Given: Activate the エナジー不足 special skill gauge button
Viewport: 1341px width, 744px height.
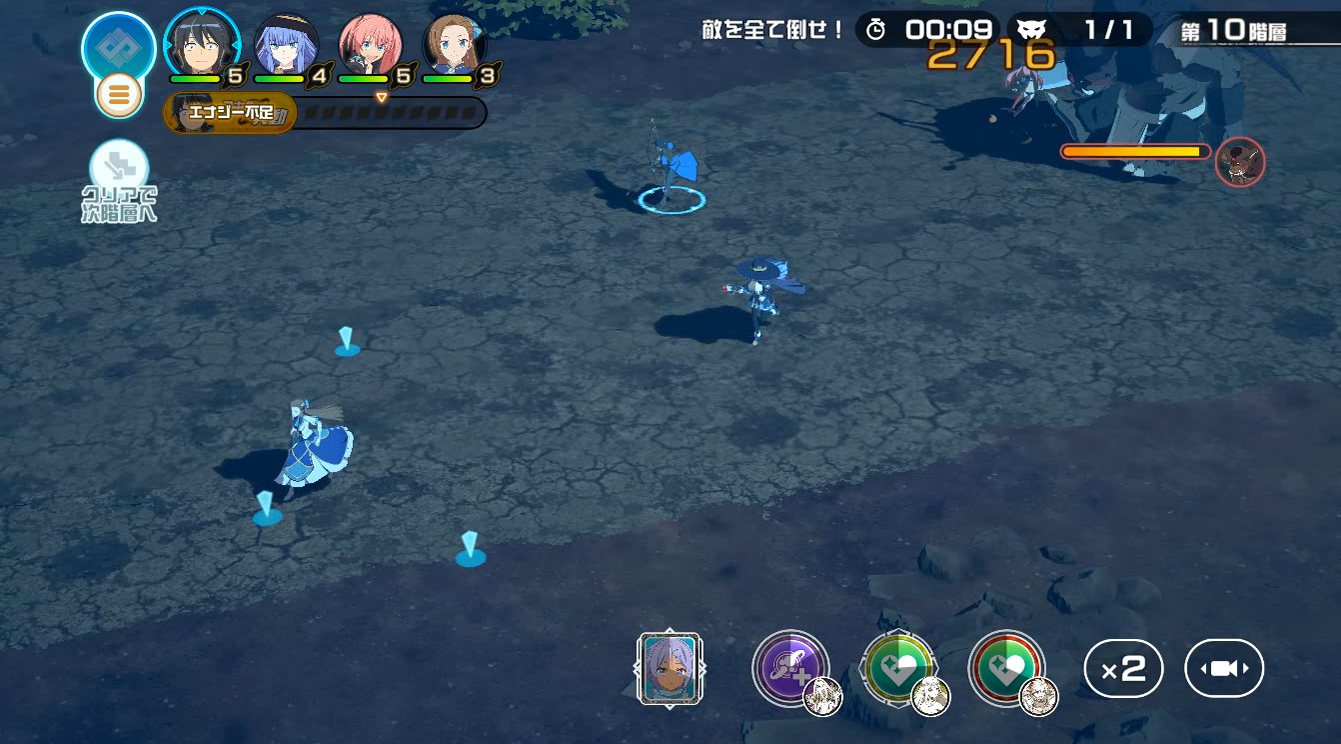Looking at the screenshot, I should click(231, 113).
